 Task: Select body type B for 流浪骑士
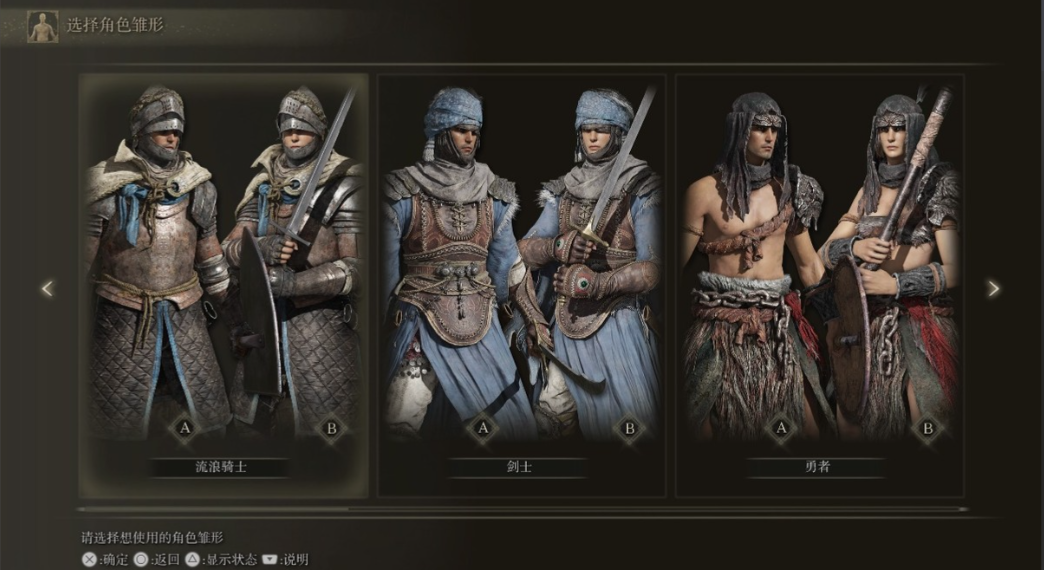click(331, 429)
